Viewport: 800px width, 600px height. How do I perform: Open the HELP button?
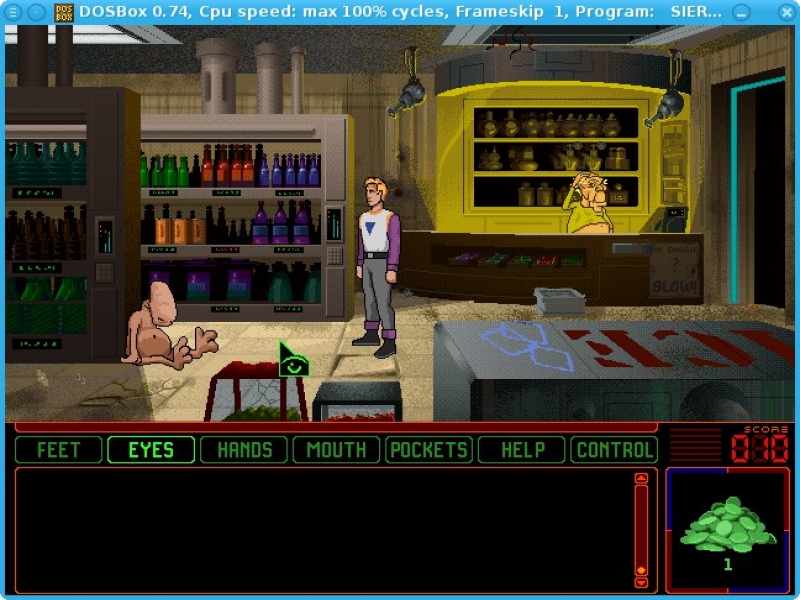[x=522, y=450]
